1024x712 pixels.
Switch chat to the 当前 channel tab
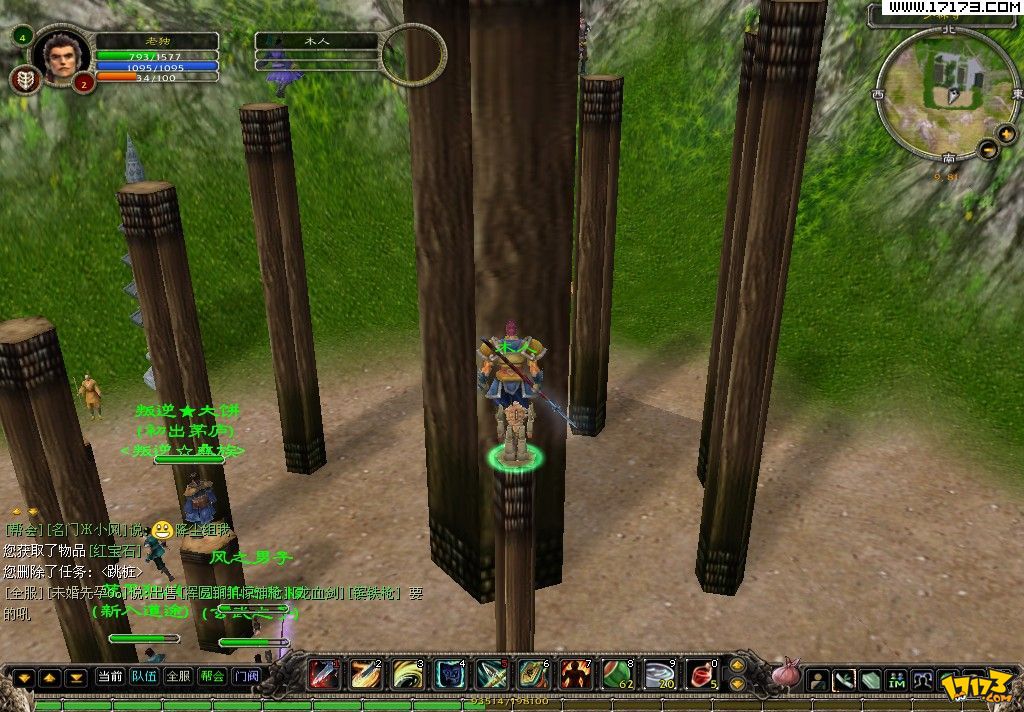click(110, 676)
